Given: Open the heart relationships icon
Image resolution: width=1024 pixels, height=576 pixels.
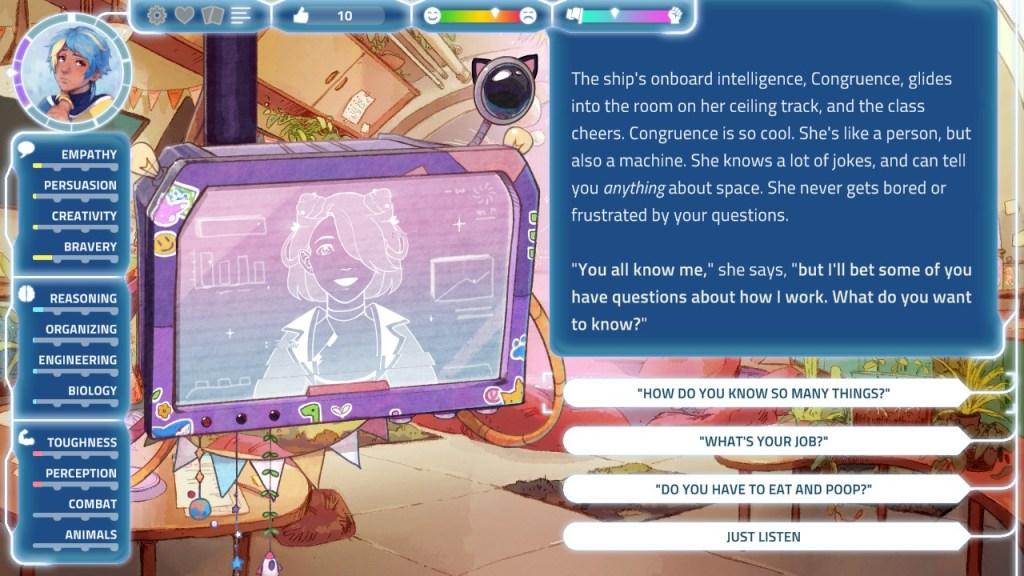Looking at the screenshot, I should point(185,15).
